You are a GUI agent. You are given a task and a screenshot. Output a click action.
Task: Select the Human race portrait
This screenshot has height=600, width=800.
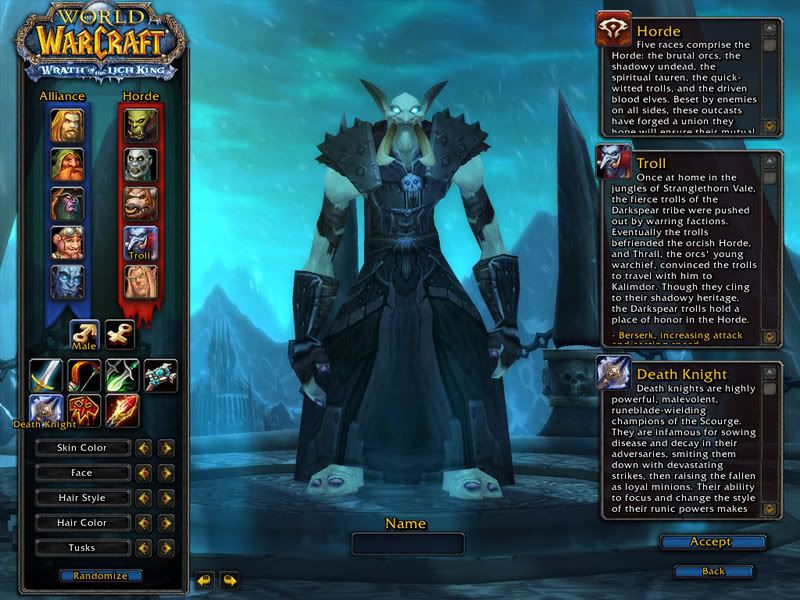coord(67,125)
